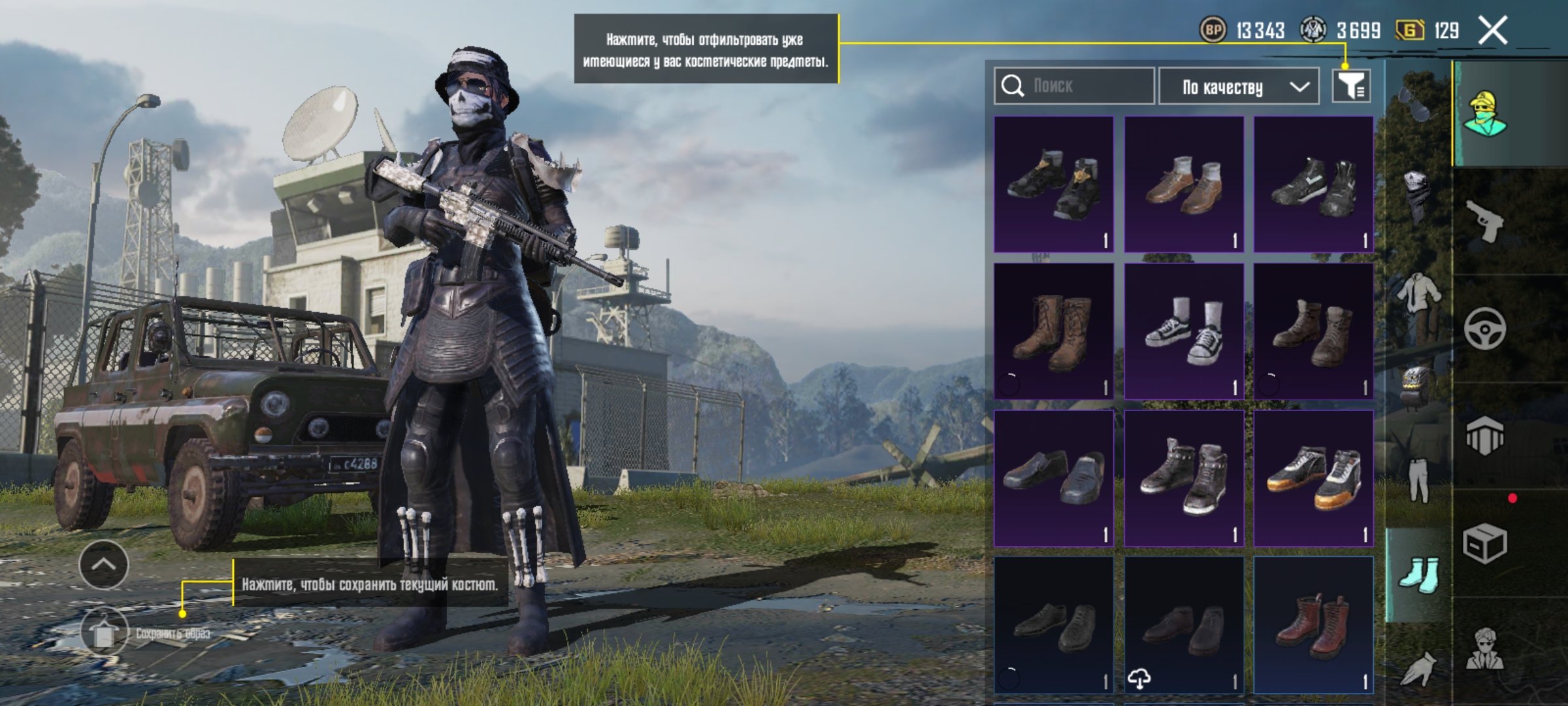This screenshot has width=1568, height=706.
Task: Open the По качеству sort dropdown
Action: click(1238, 86)
